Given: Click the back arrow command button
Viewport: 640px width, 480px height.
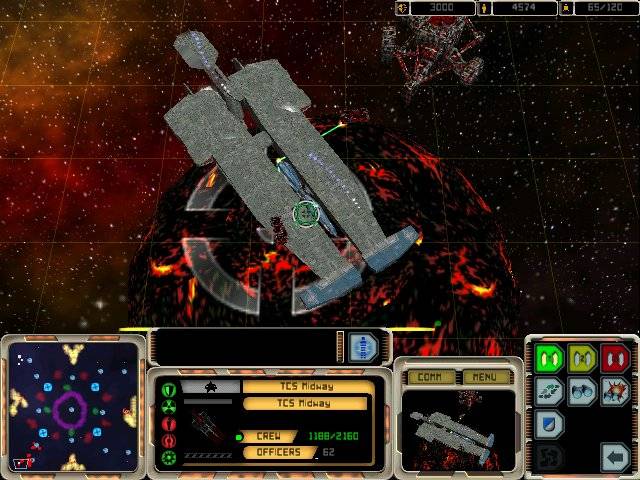Looking at the screenshot, I should pos(615,459).
